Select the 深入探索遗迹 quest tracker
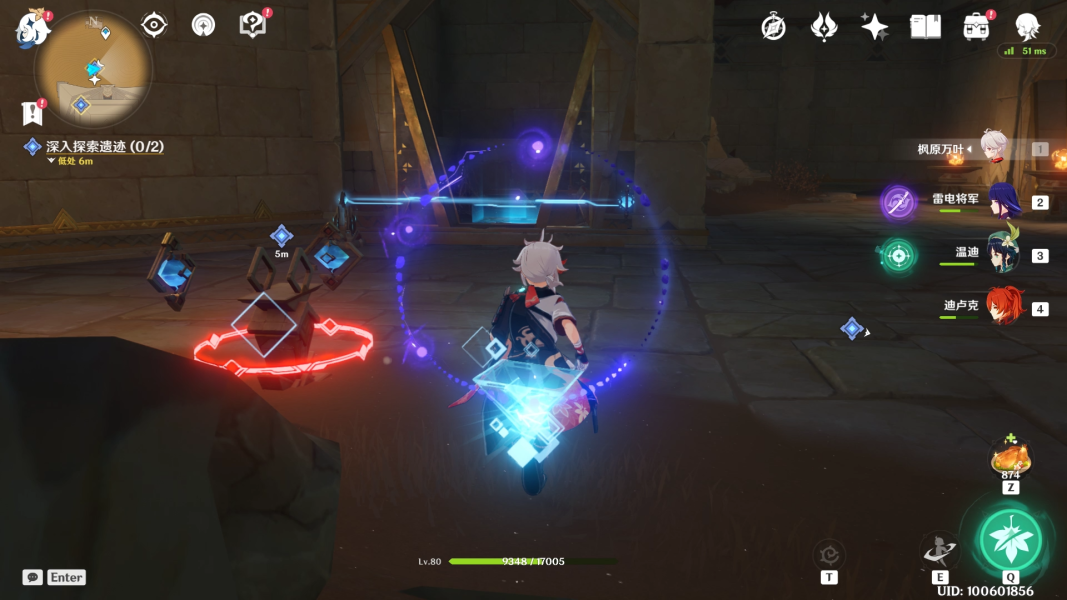Viewport: 1067px width, 600px height. [x=104, y=147]
